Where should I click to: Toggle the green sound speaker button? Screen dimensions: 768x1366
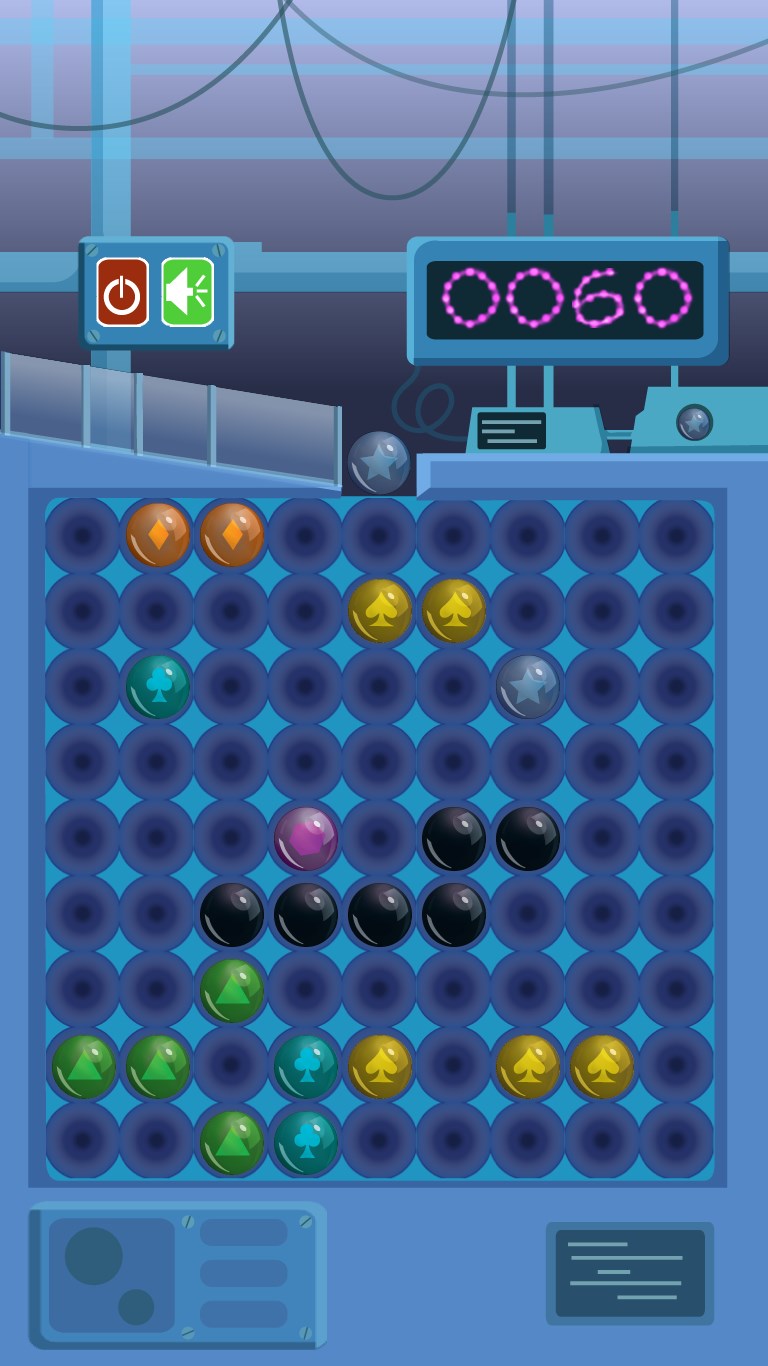click(x=187, y=292)
